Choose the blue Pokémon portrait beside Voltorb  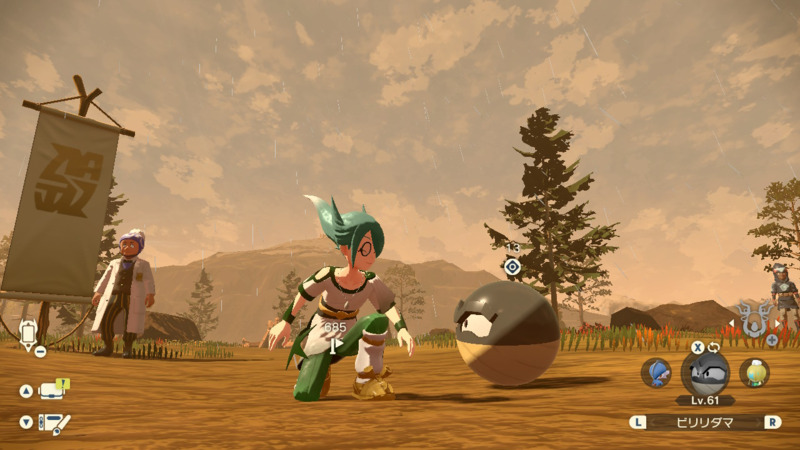click(656, 372)
